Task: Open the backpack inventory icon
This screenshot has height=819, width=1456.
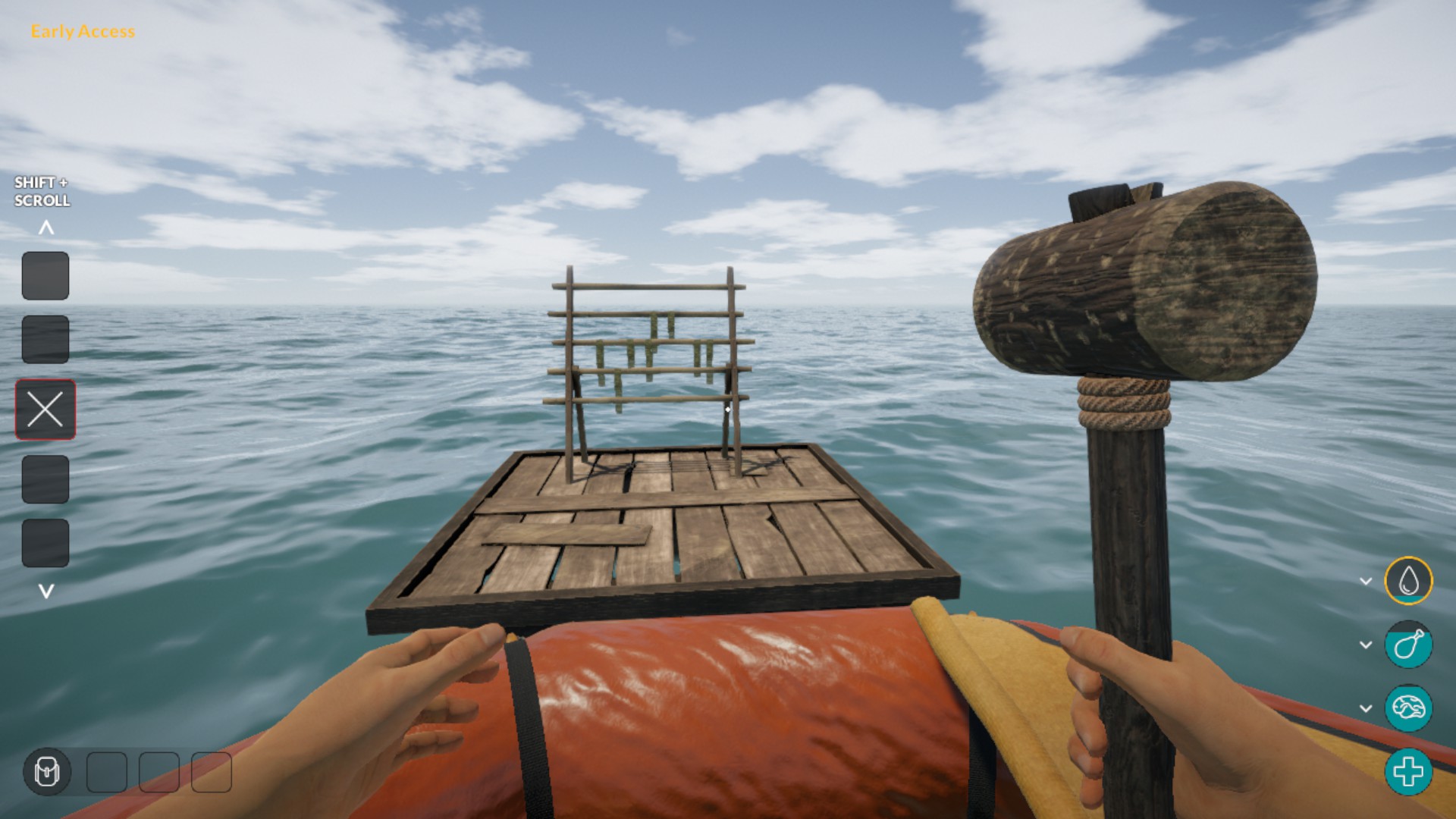Action: click(47, 772)
